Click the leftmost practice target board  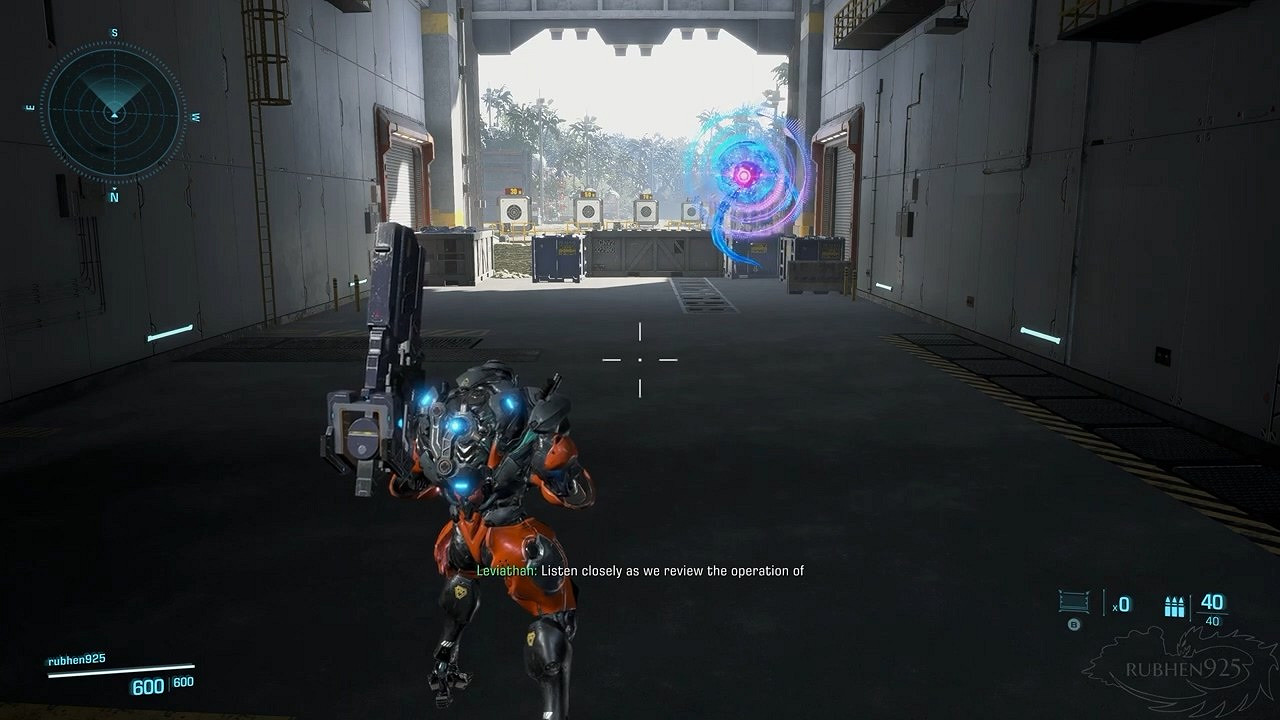(513, 210)
